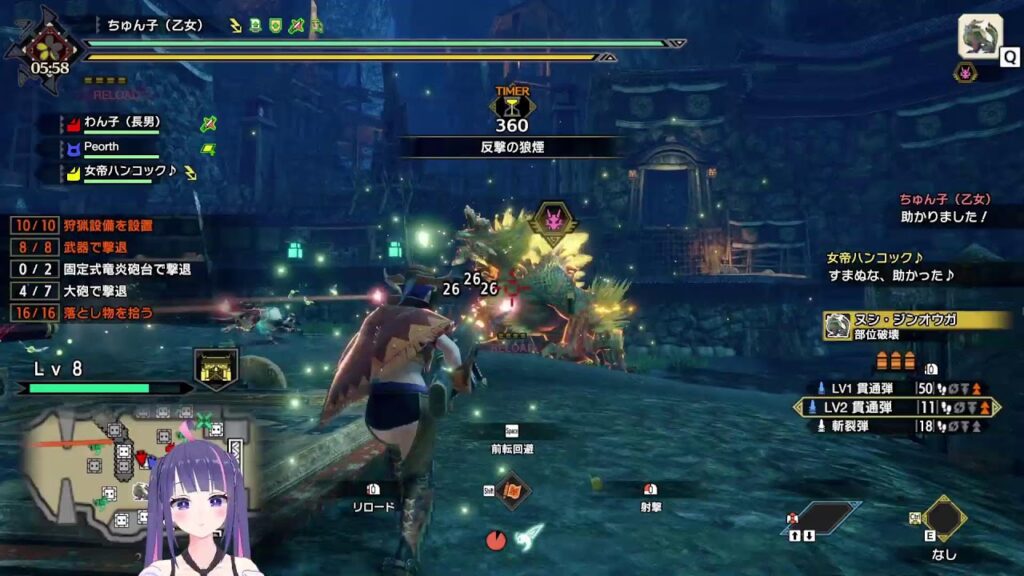1024x576 pixels.
Task: Click the 反撃の狼煙 banner
Action: 511,147
